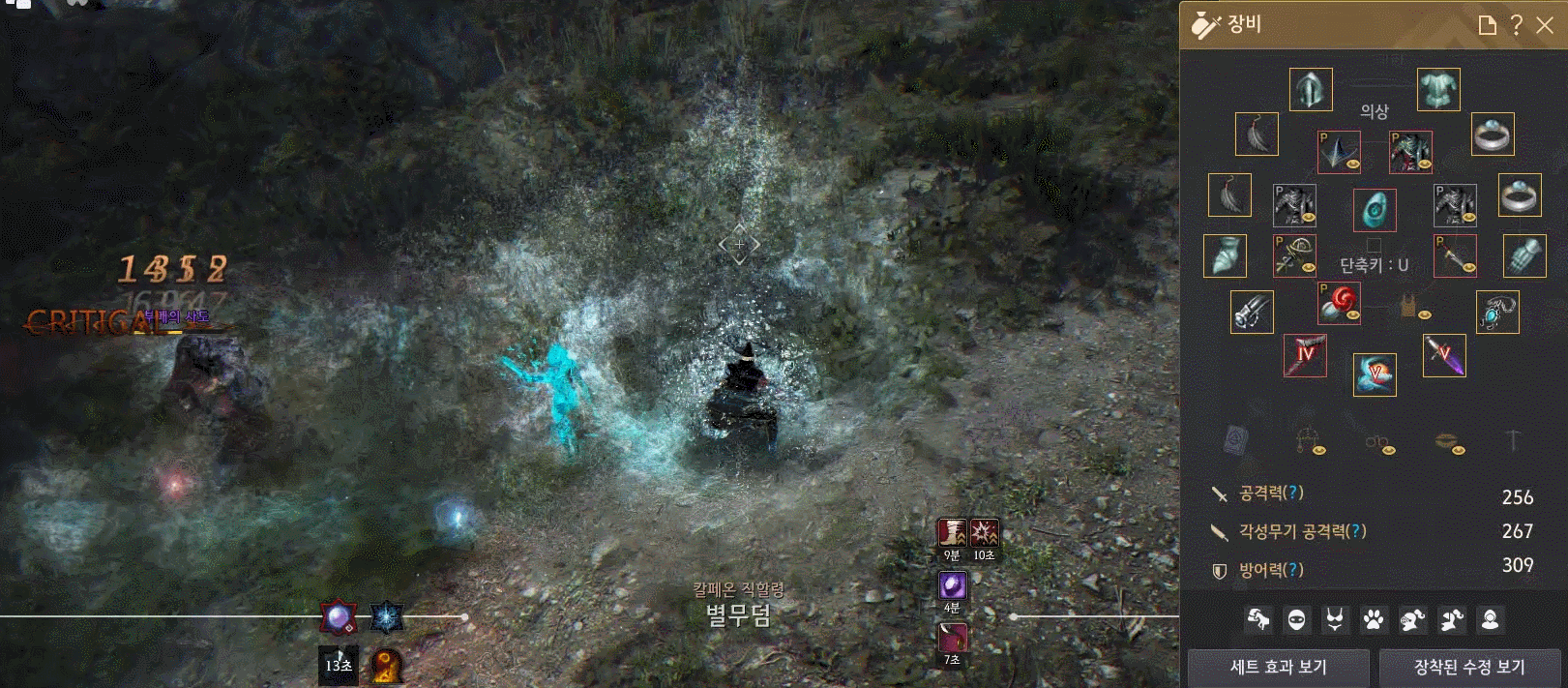Close the 장비 equipment window

click(x=1545, y=25)
